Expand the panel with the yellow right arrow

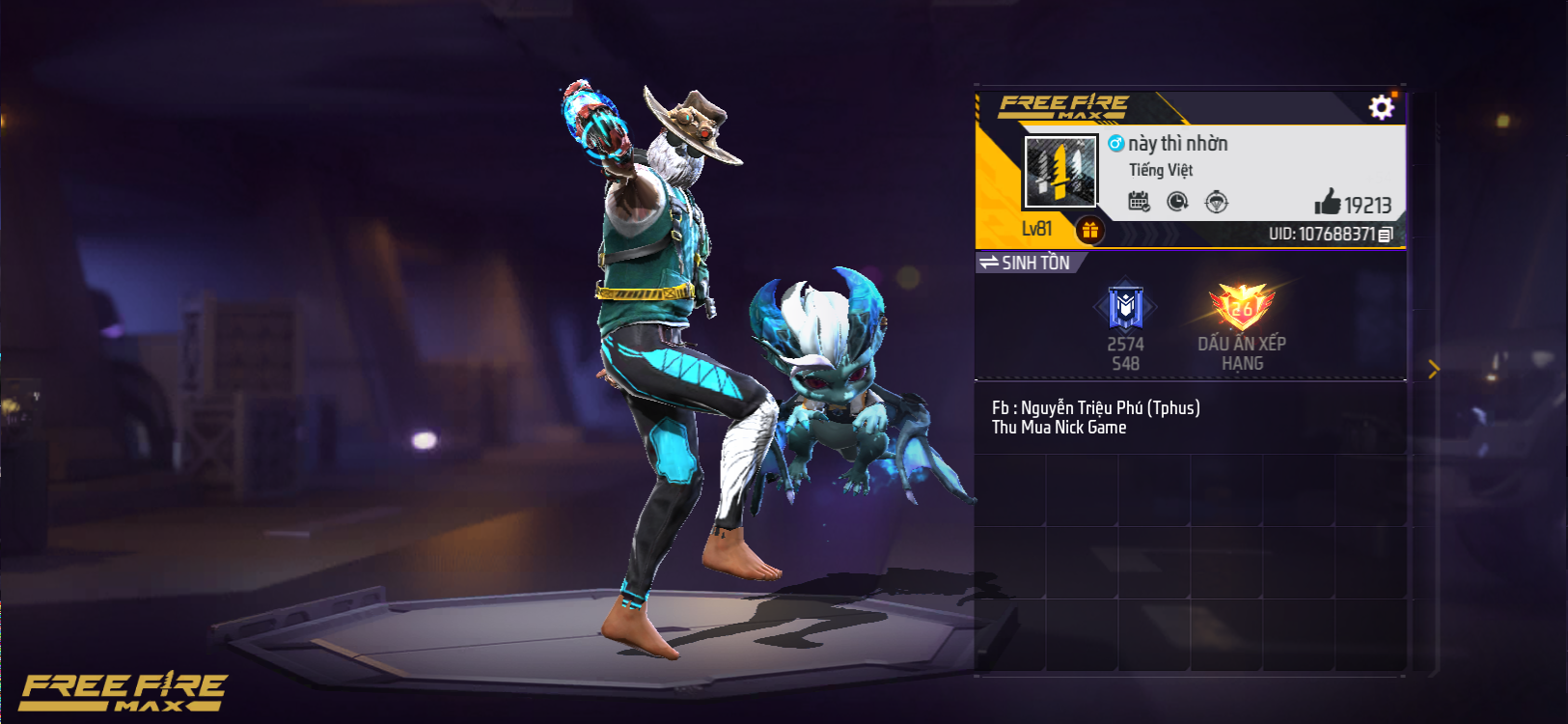pos(1435,369)
